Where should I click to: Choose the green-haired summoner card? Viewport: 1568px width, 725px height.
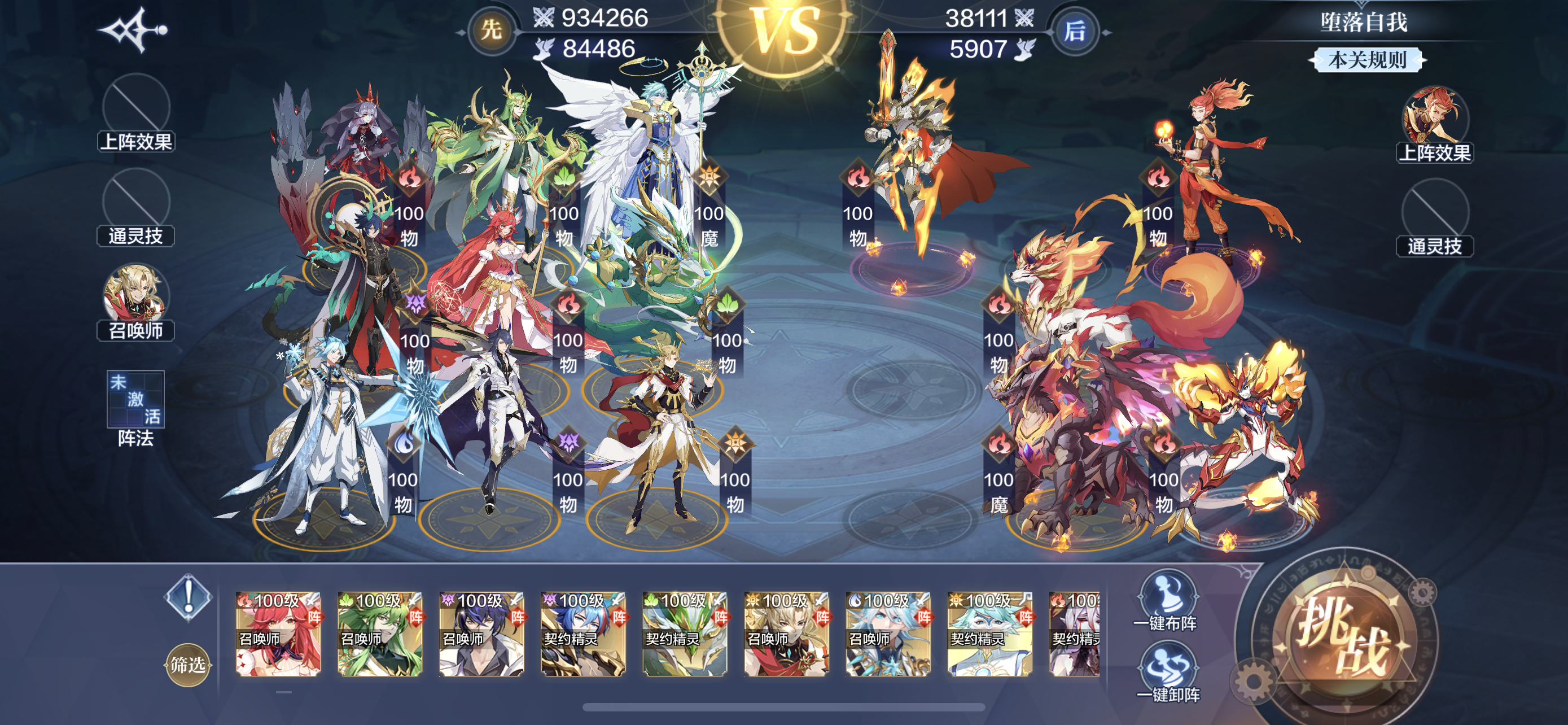pos(380,634)
